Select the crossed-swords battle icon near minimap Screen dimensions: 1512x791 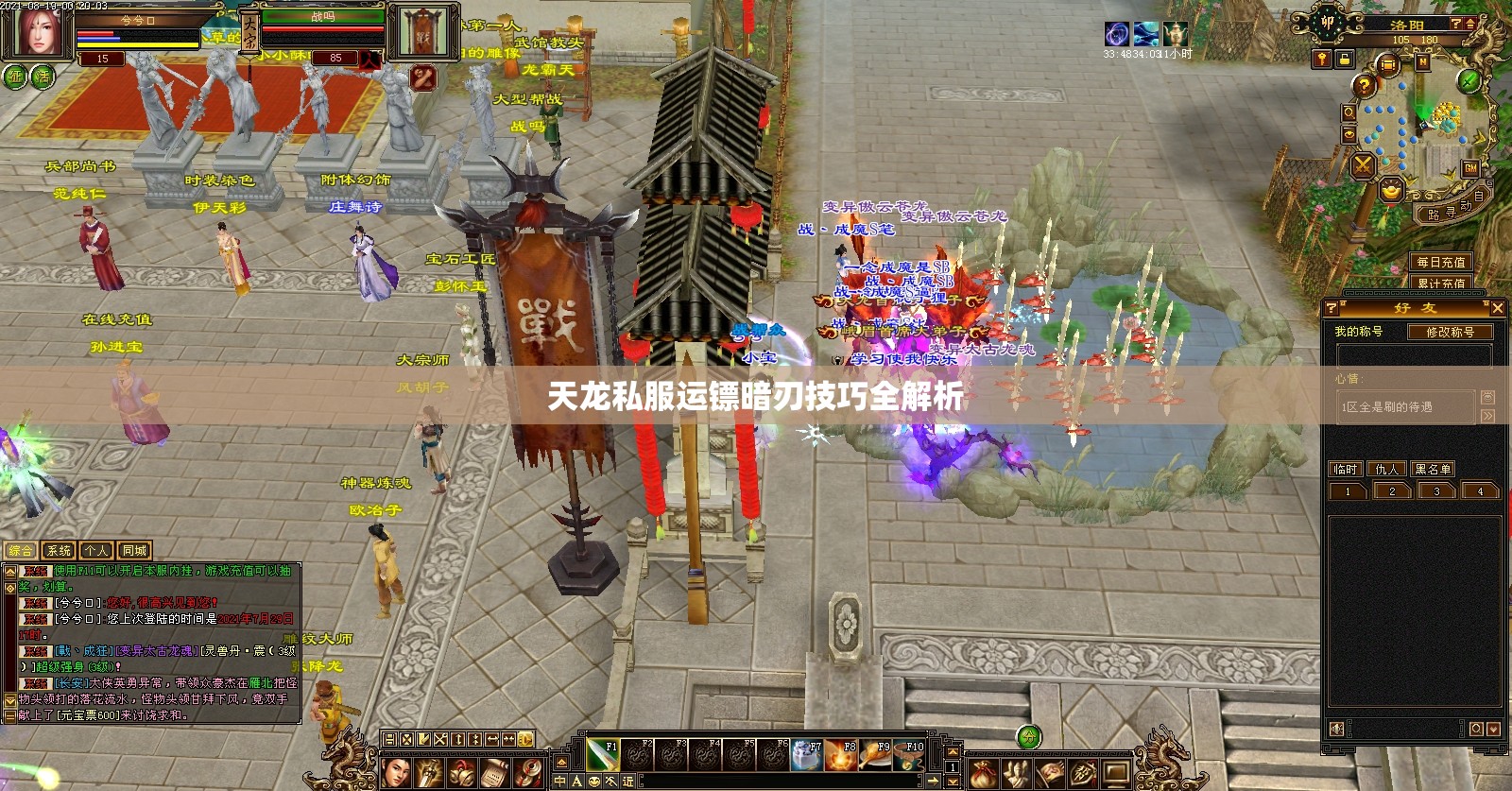[1364, 165]
